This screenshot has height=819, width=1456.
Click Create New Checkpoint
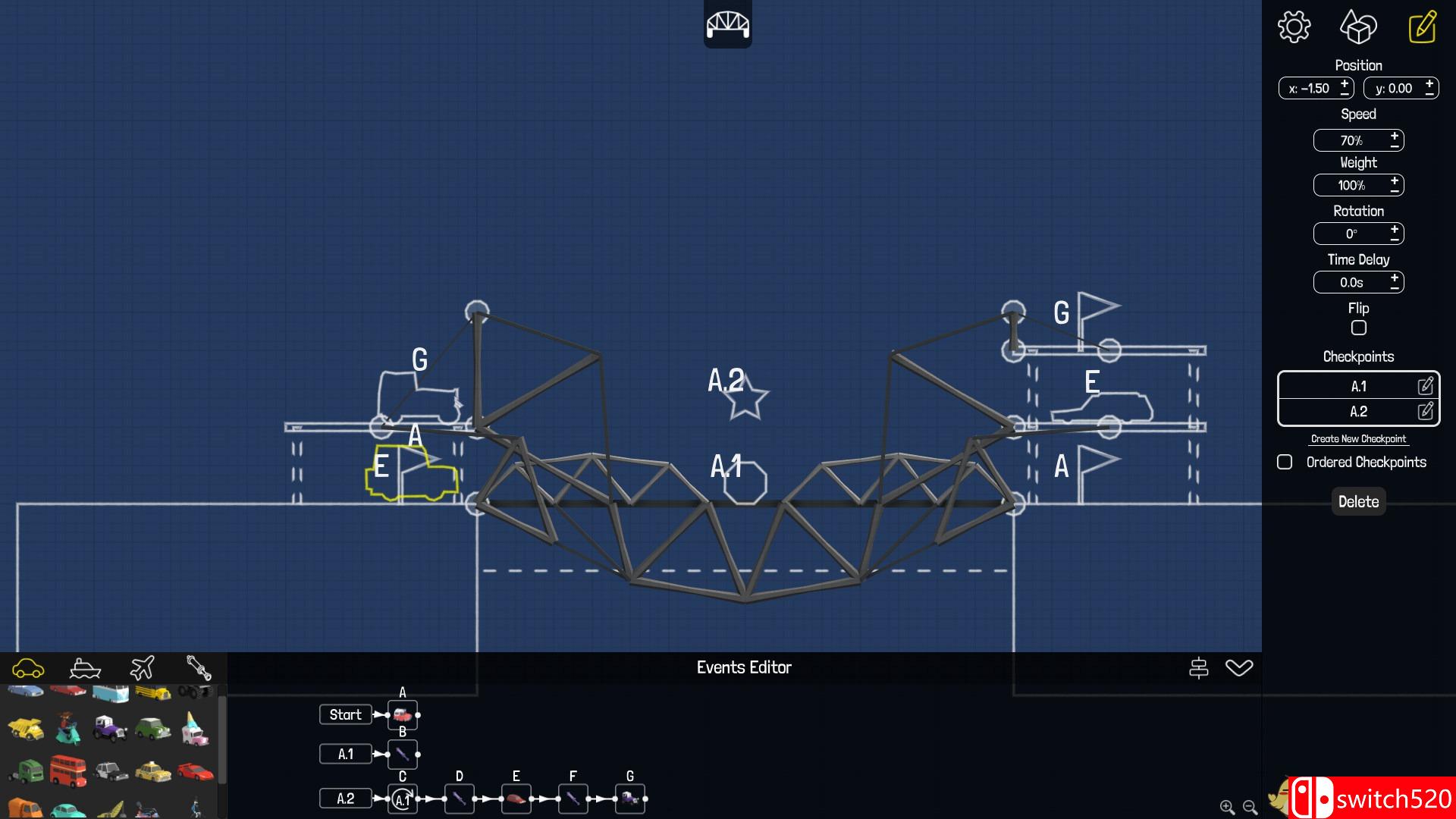coord(1358,438)
